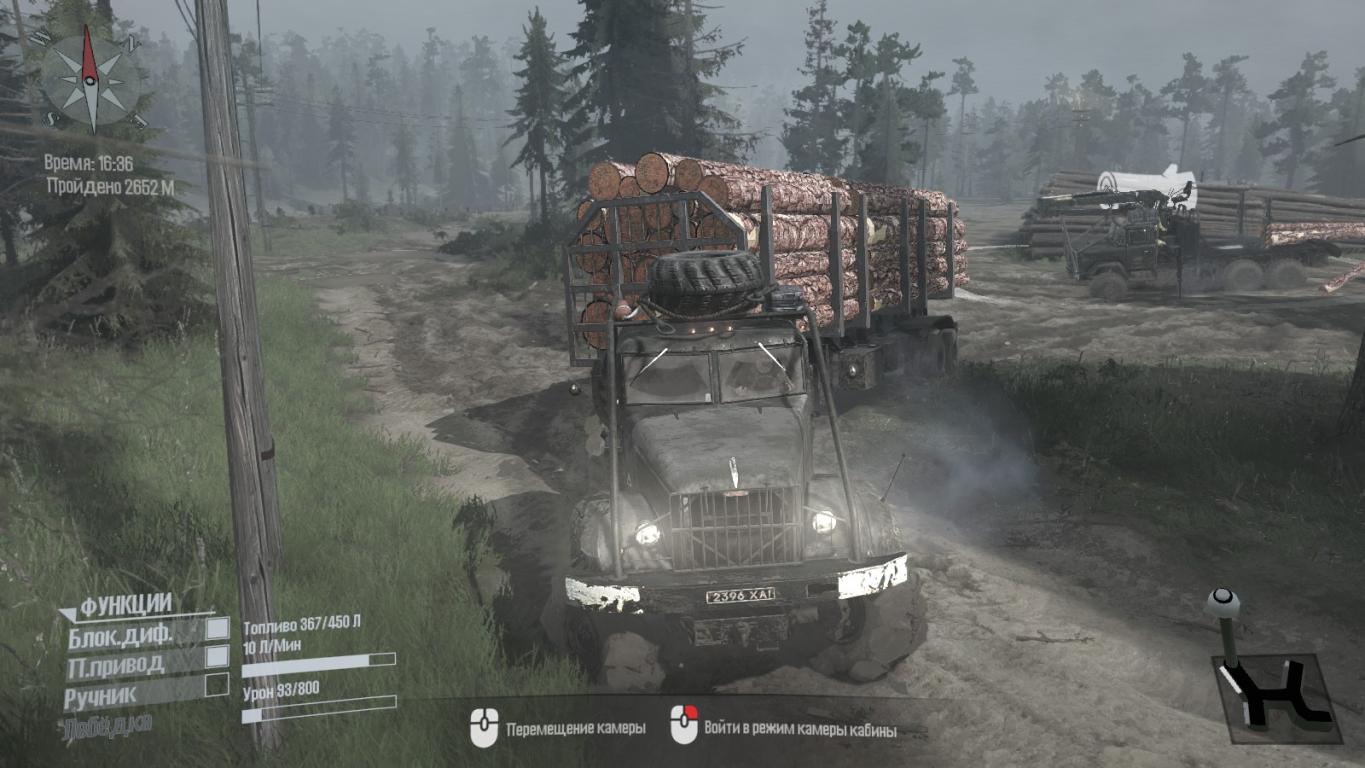Enable the Ручник handbrake checkbox
Image resolution: width=1365 pixels, height=768 pixels.
[217, 685]
